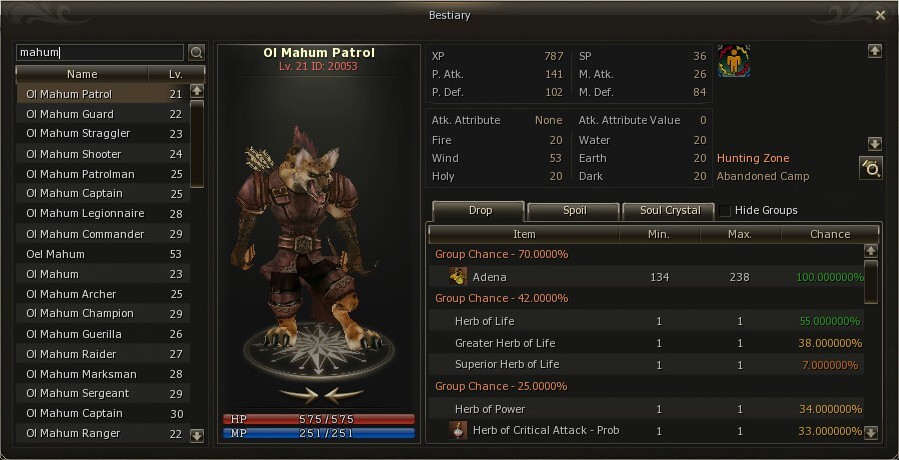Close the Bestiary window

(x=880, y=15)
